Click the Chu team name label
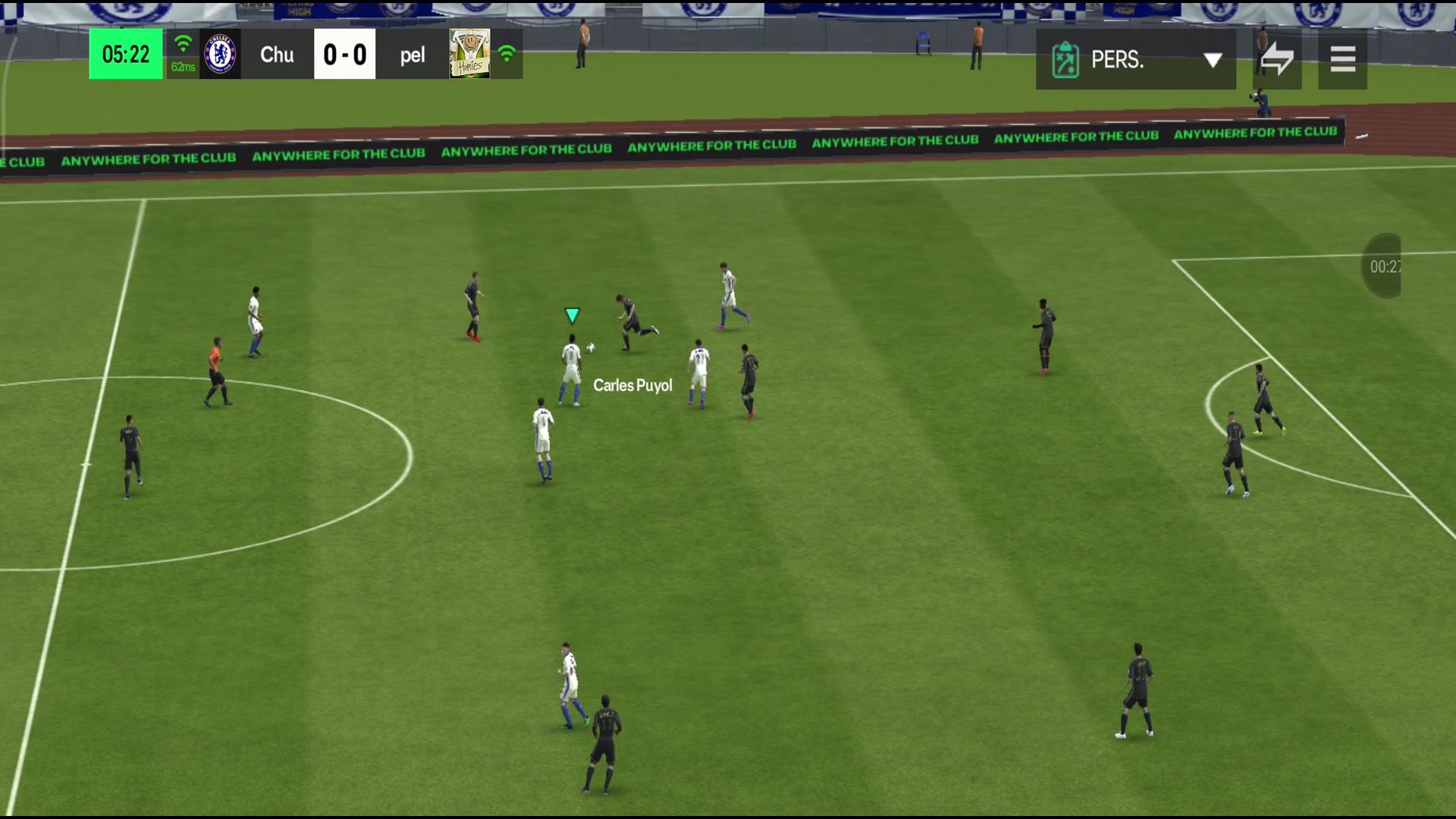Screen dimensions: 1456x819 click(x=276, y=54)
